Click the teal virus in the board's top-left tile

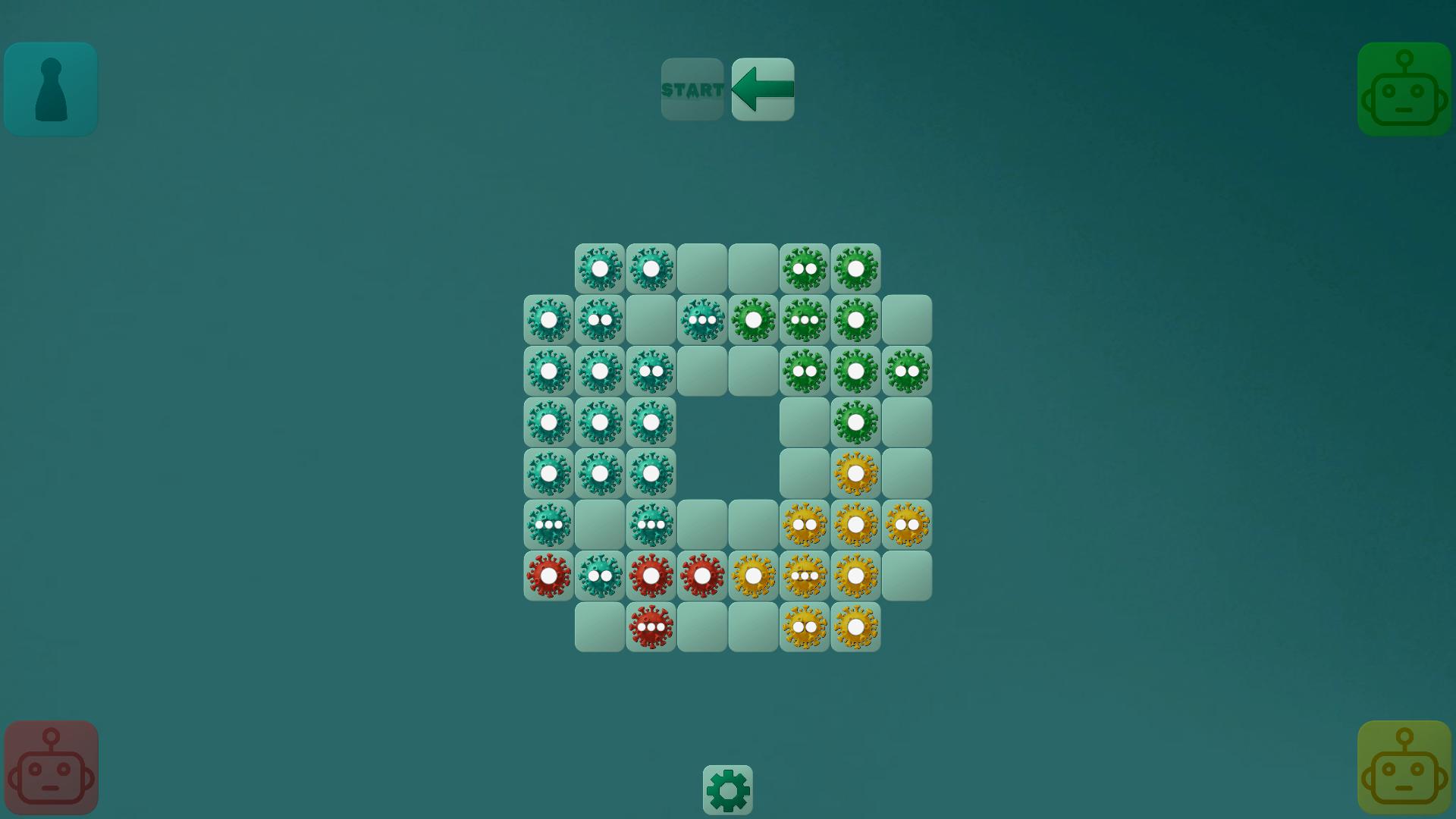click(x=600, y=266)
